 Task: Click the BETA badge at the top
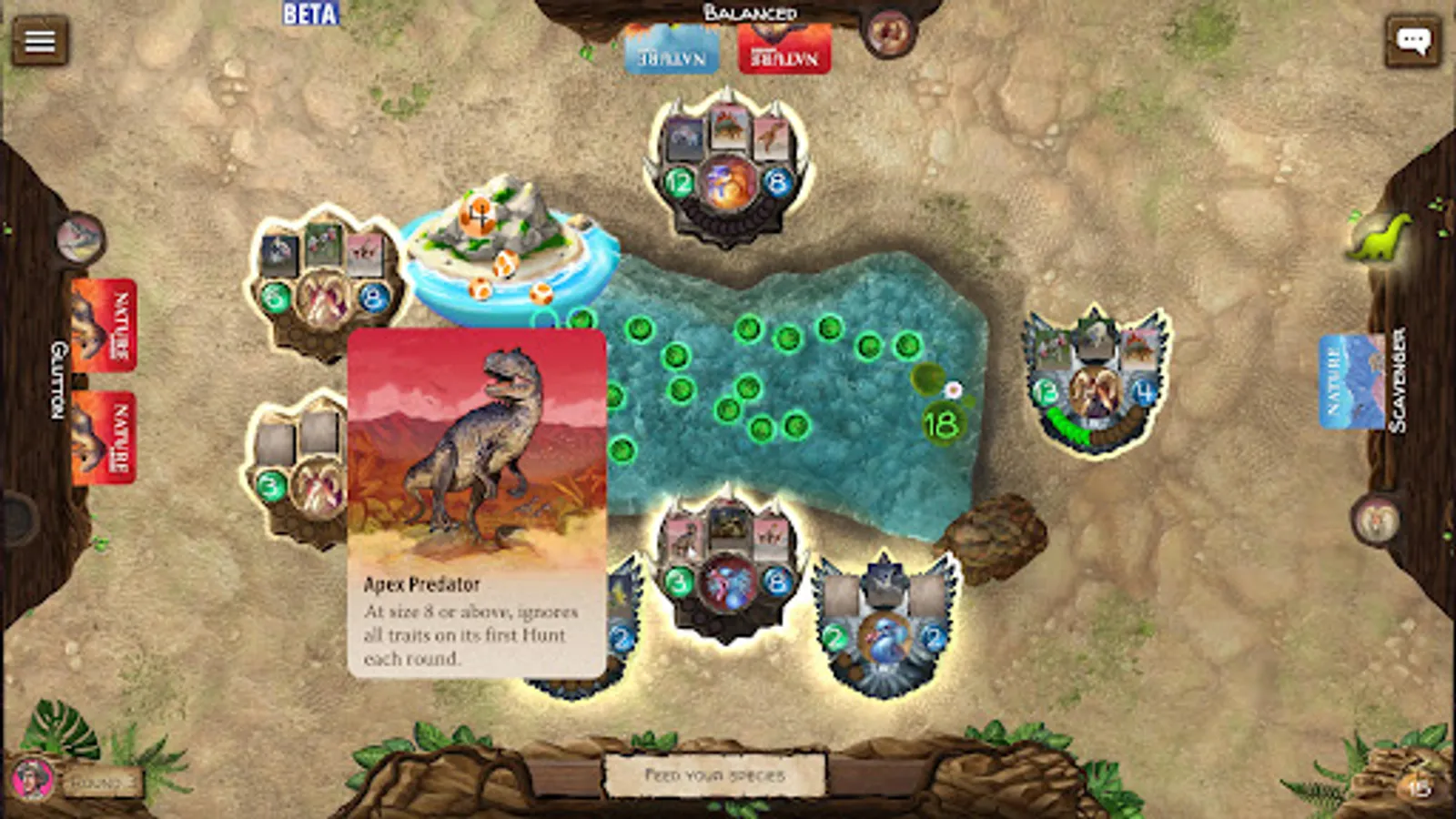pyautogui.click(x=309, y=15)
